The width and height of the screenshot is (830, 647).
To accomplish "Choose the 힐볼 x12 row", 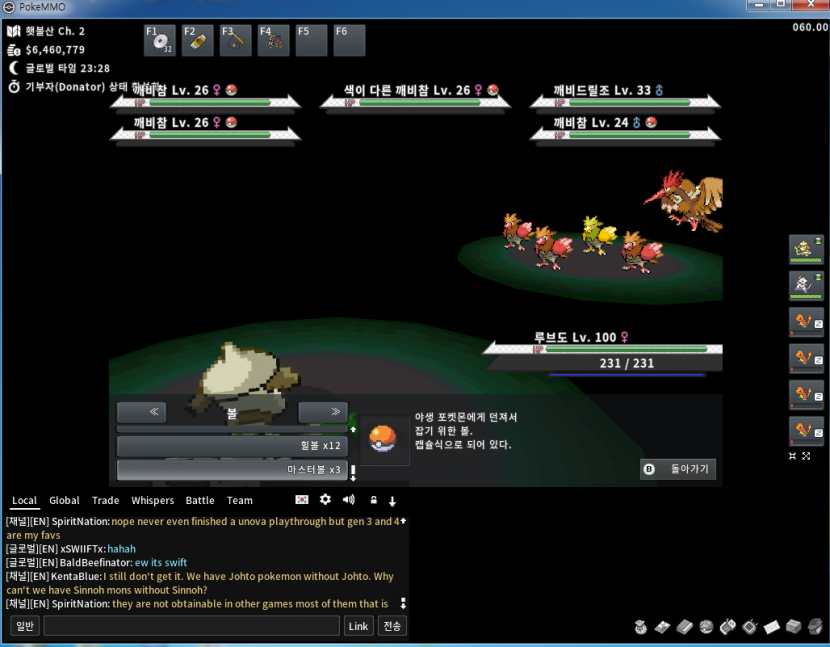I will (x=232, y=445).
